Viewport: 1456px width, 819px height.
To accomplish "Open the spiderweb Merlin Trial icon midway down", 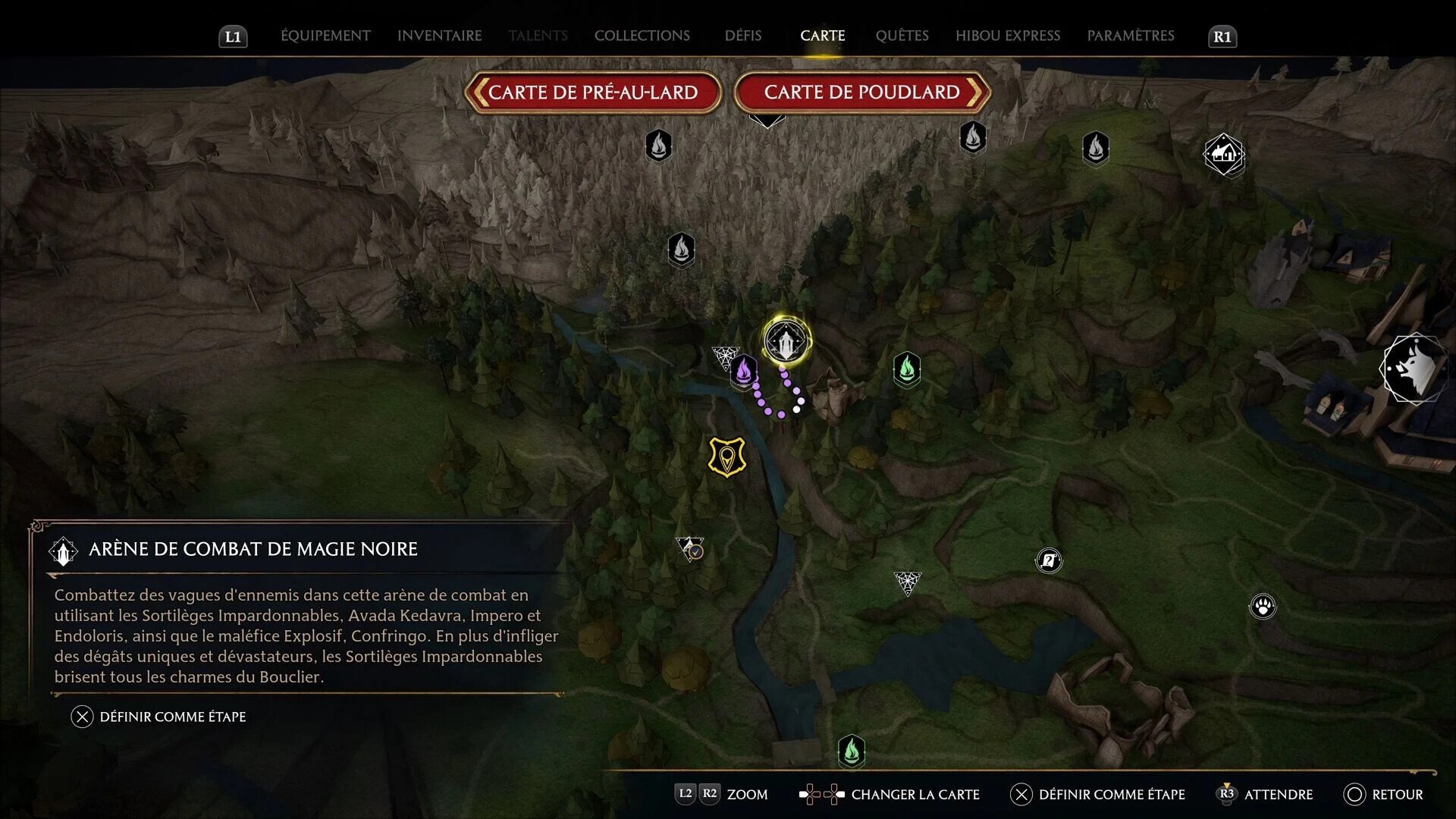I will [907, 582].
